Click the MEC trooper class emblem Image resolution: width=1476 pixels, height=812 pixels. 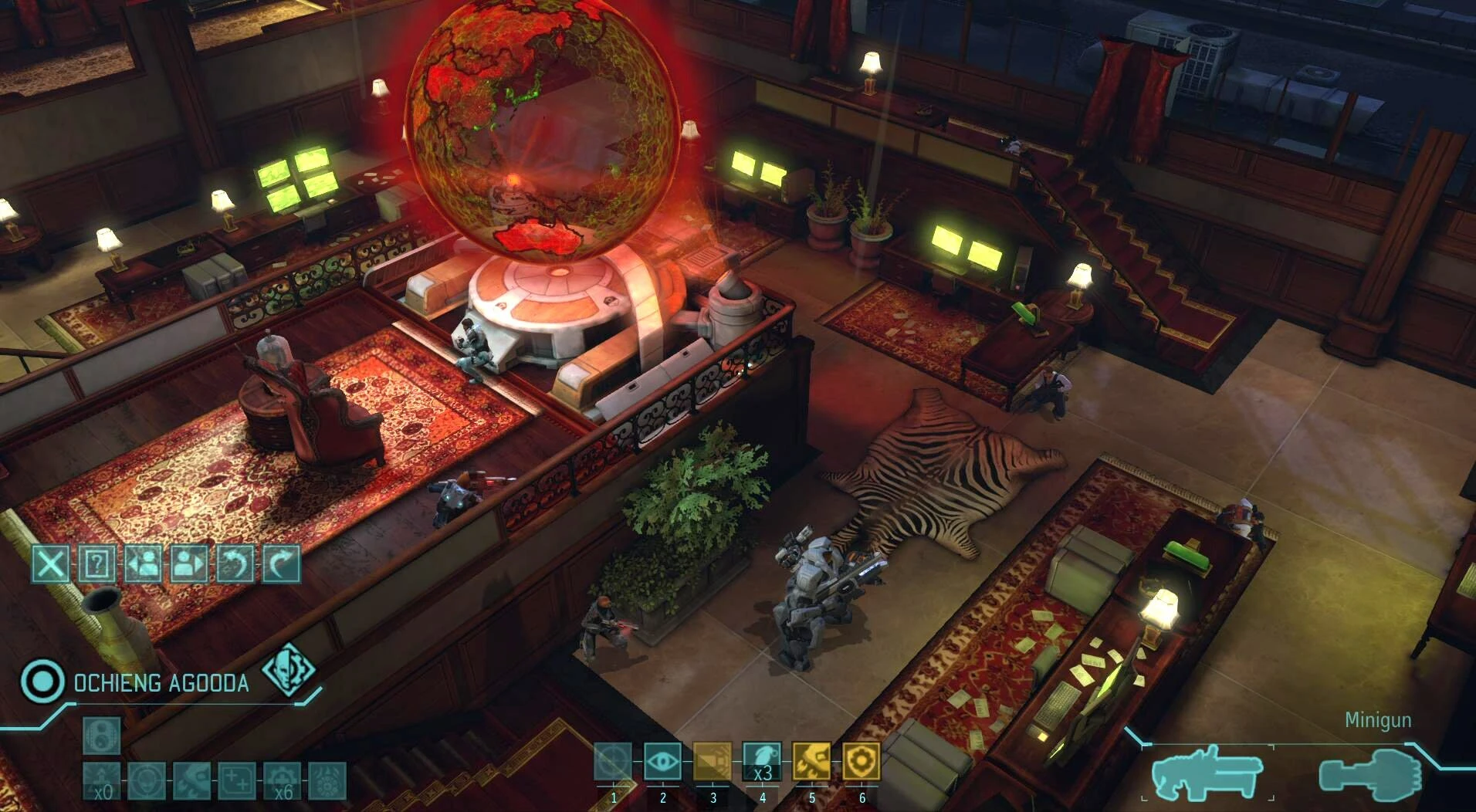[x=289, y=669]
